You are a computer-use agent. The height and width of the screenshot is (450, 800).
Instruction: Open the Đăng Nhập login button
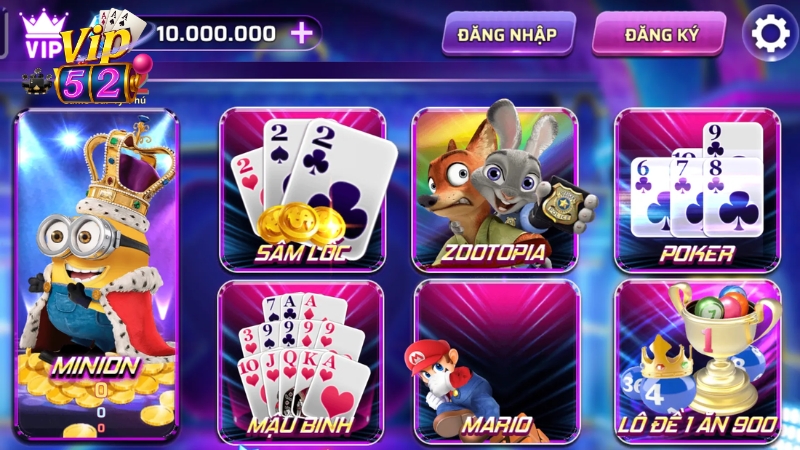[507, 35]
